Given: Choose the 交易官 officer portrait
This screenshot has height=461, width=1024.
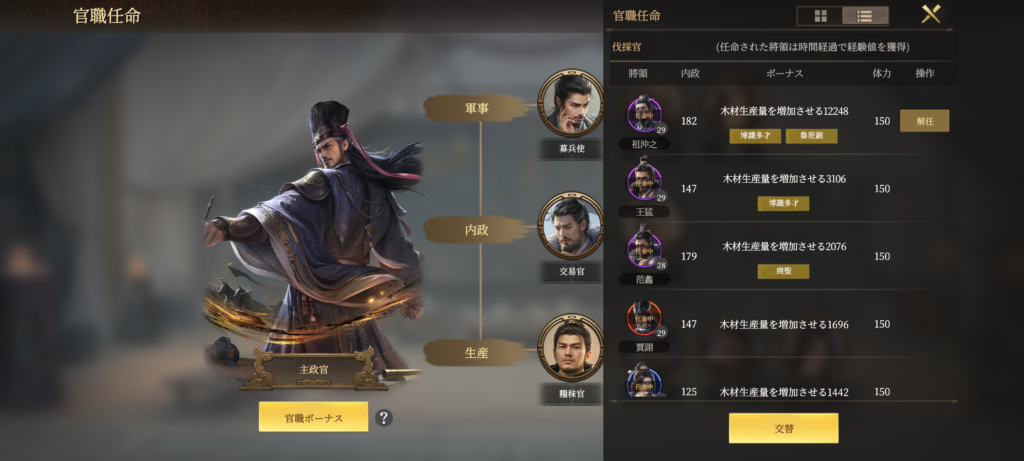Looking at the screenshot, I should pos(570,225).
